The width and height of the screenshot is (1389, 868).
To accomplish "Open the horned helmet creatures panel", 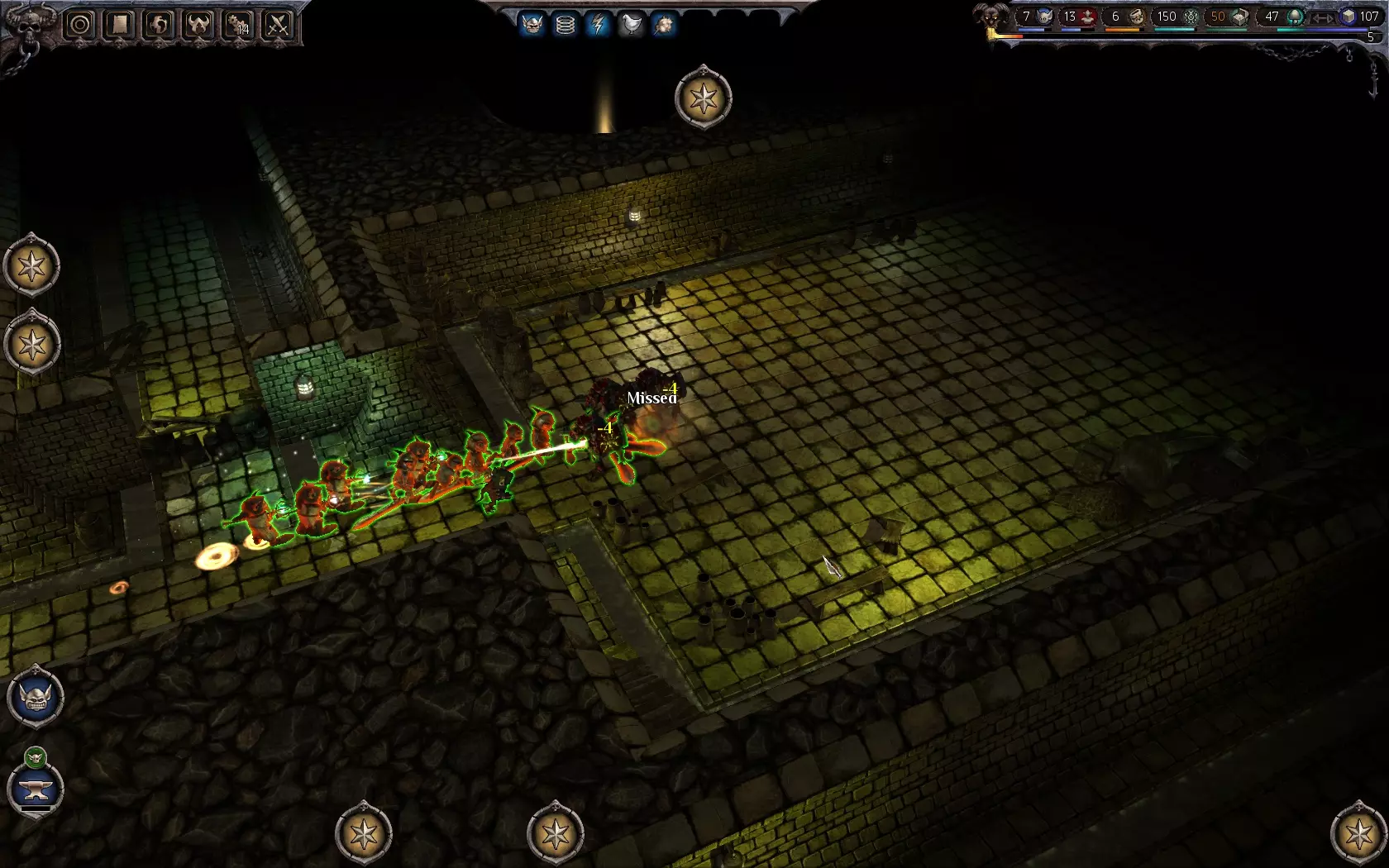I will tap(199, 25).
